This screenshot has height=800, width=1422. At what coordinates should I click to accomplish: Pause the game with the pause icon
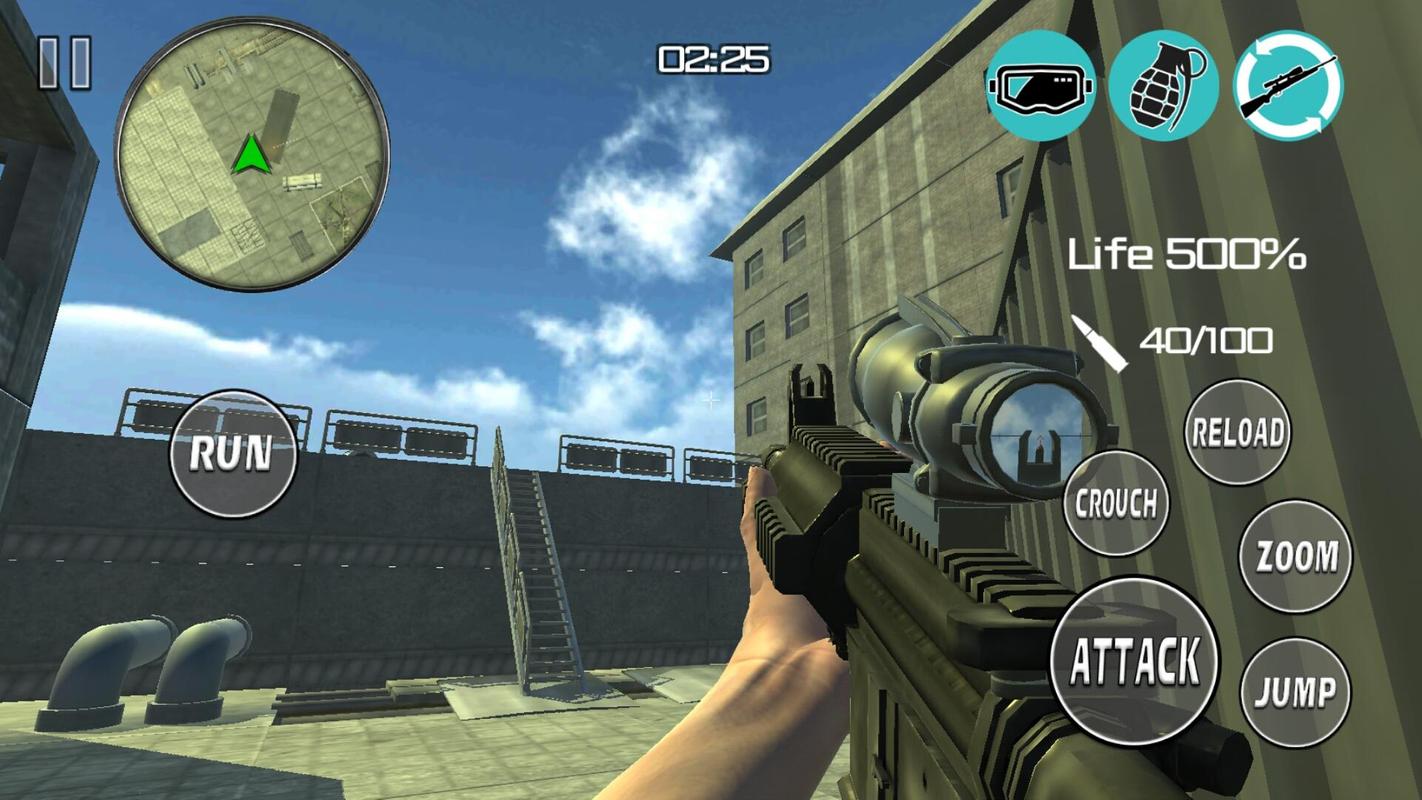click(65, 63)
